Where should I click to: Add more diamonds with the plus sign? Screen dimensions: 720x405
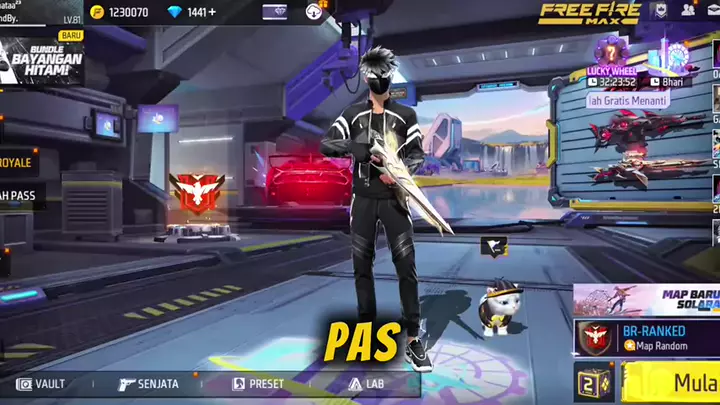[x=211, y=12]
